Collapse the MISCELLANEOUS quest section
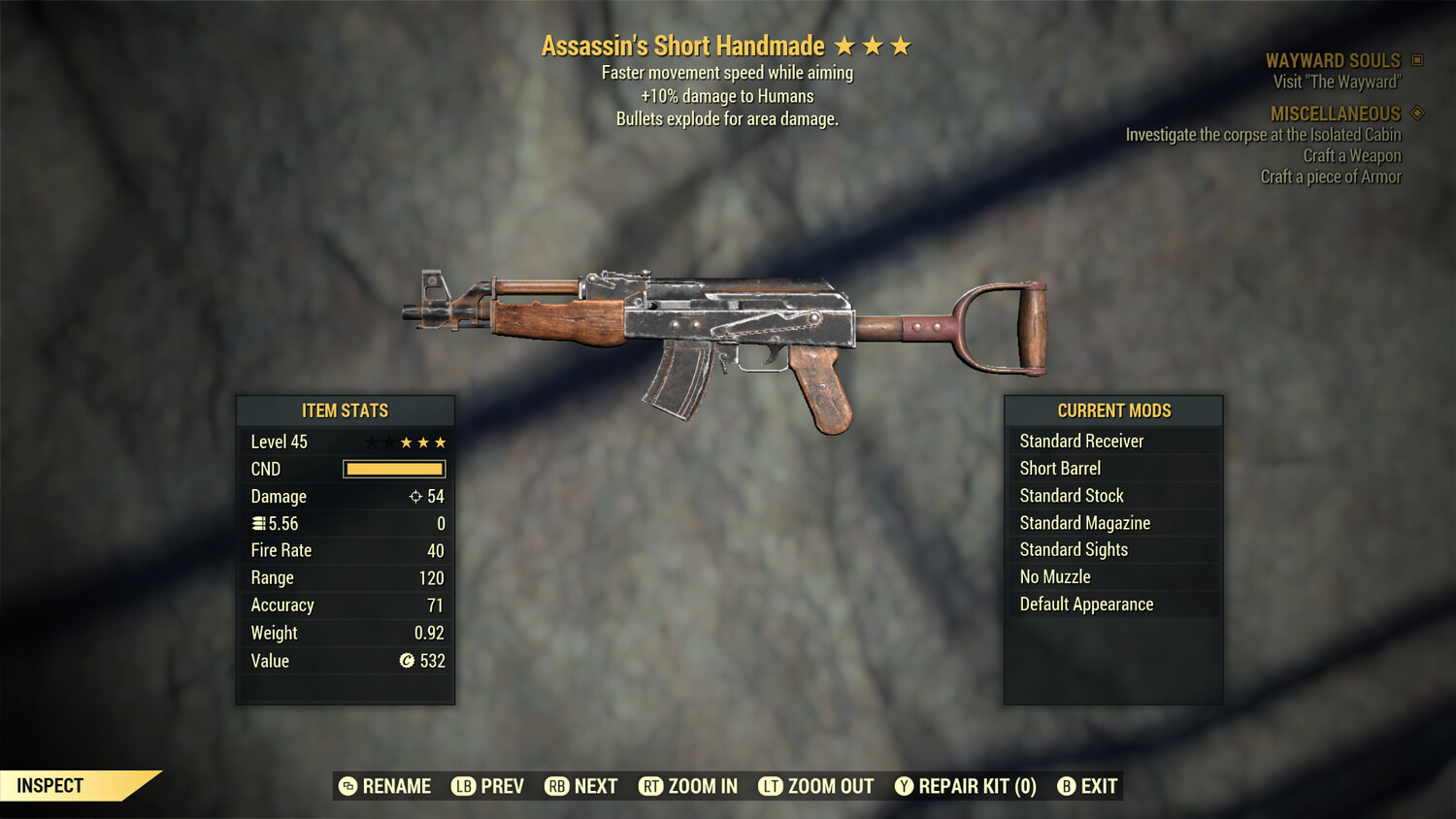Screen dimensions: 1456x819 point(1415,114)
